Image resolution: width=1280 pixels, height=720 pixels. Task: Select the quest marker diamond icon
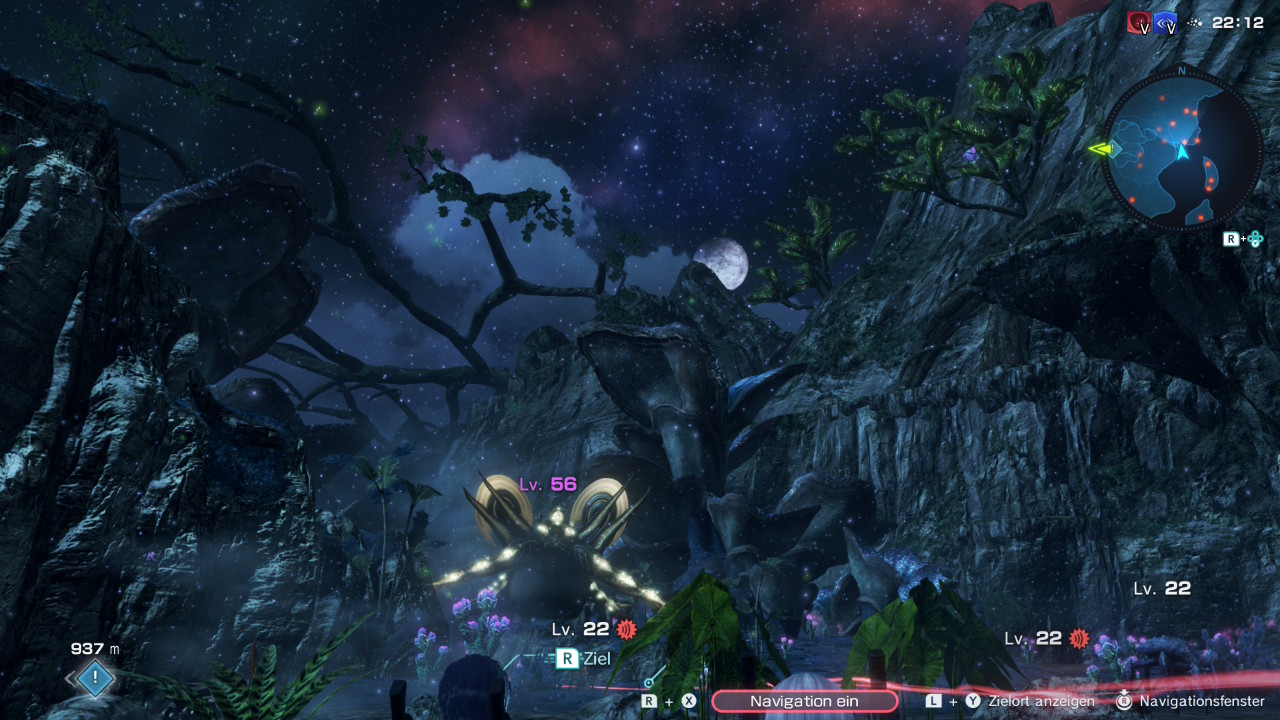(x=95, y=679)
